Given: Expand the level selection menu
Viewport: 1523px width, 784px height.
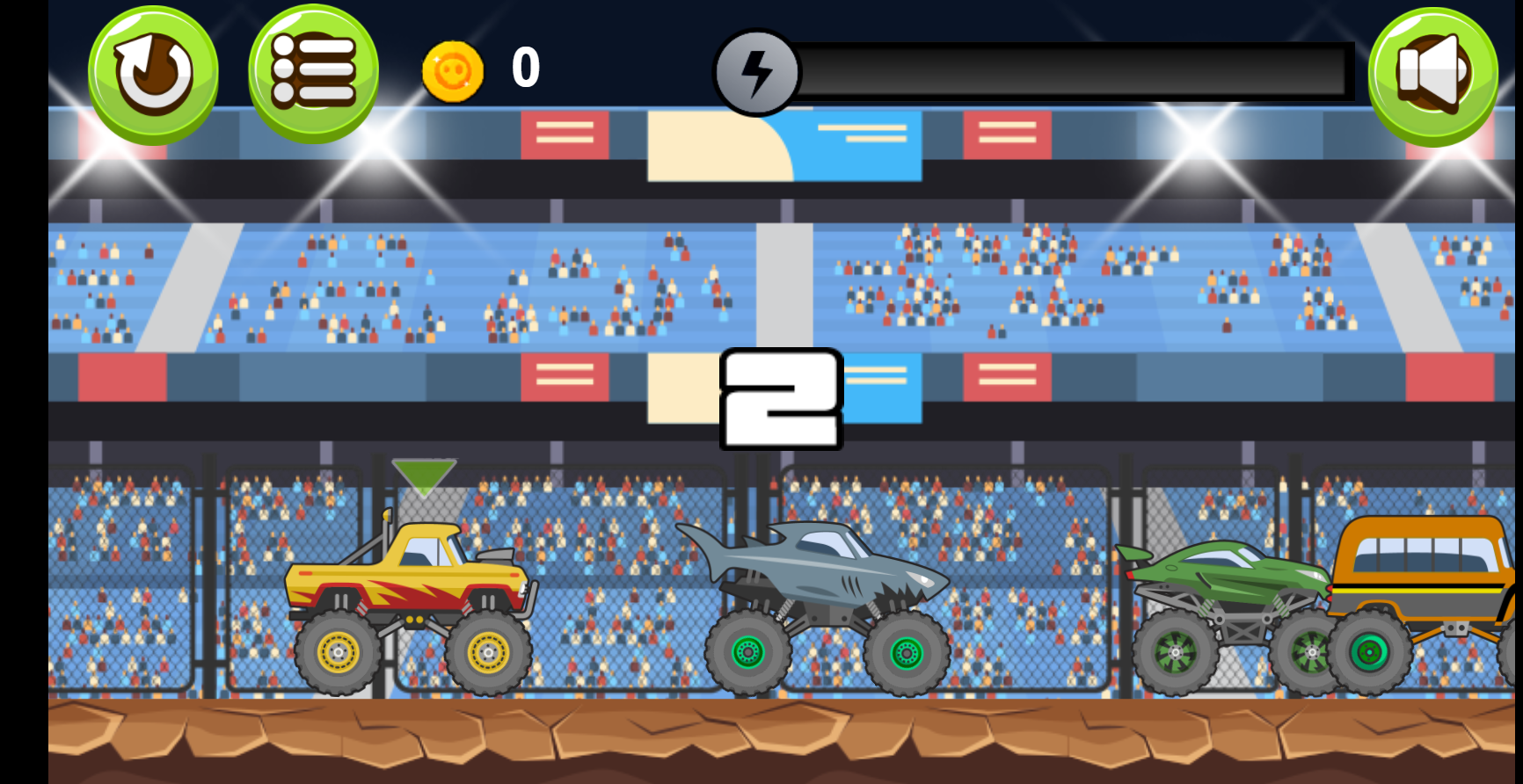Looking at the screenshot, I should point(312,73).
